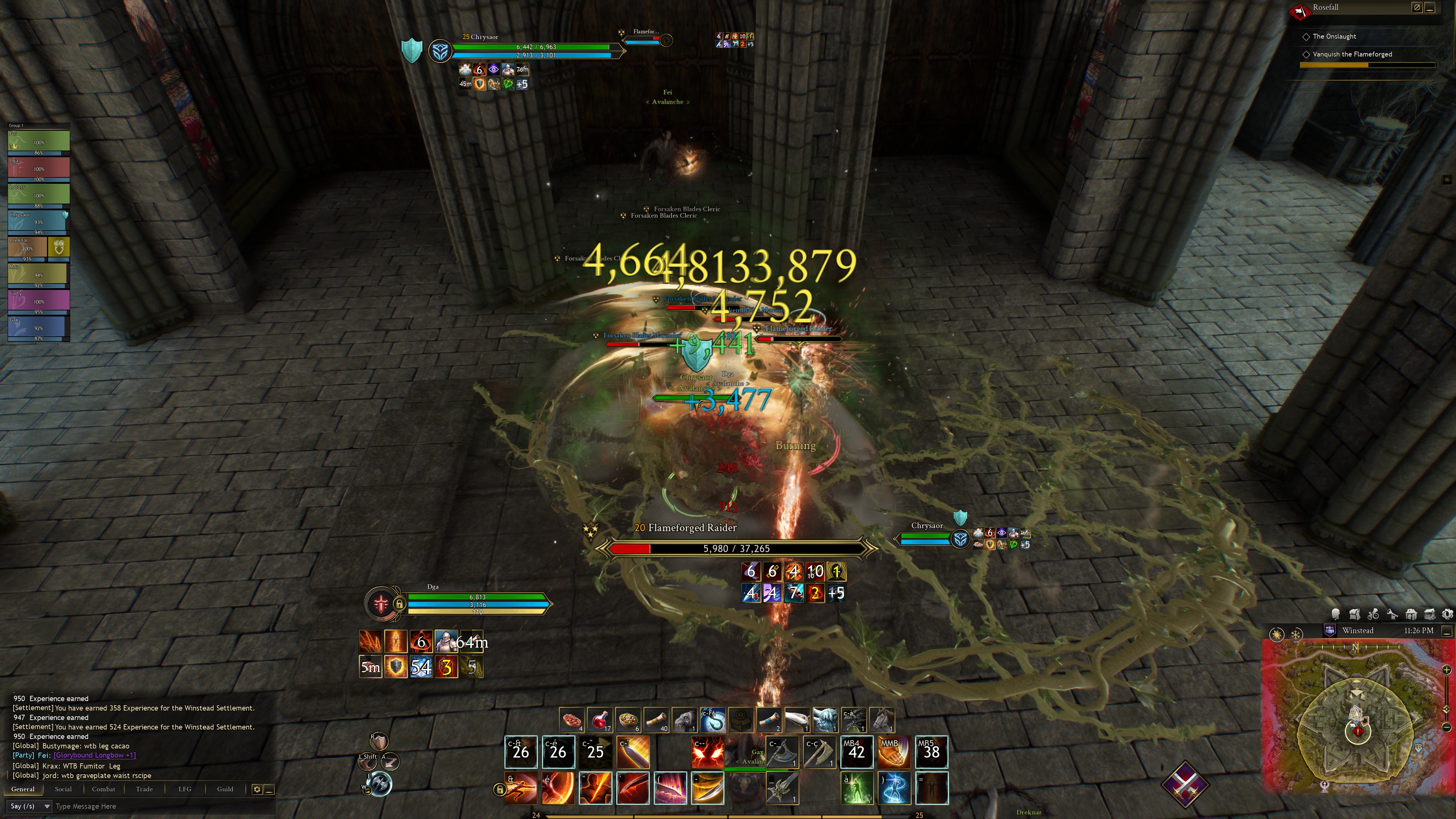This screenshot has width=1456, height=819.
Task: Select the salad bowl food item
Action: (x=628, y=720)
